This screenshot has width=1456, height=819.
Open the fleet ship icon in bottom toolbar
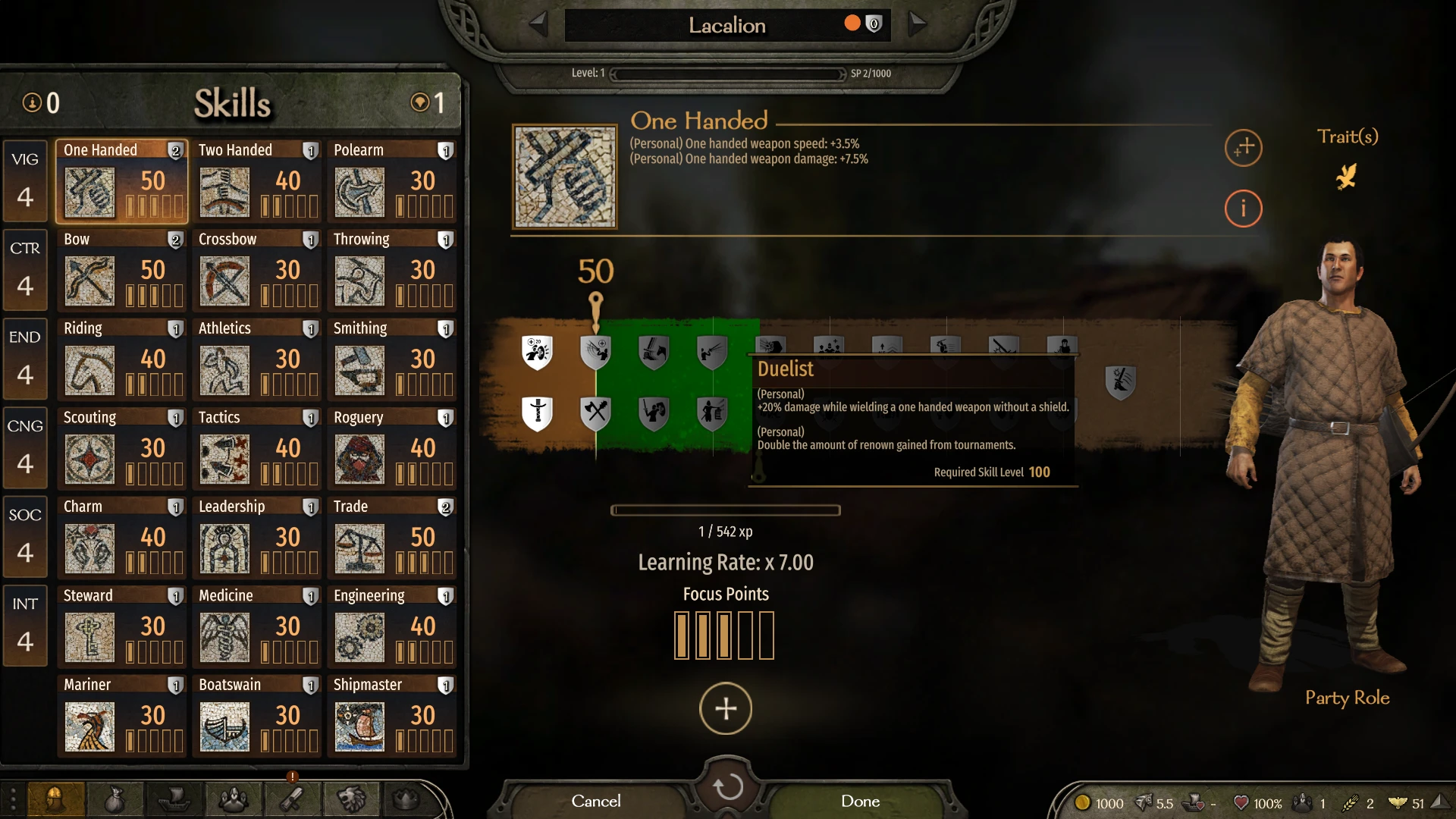174,799
